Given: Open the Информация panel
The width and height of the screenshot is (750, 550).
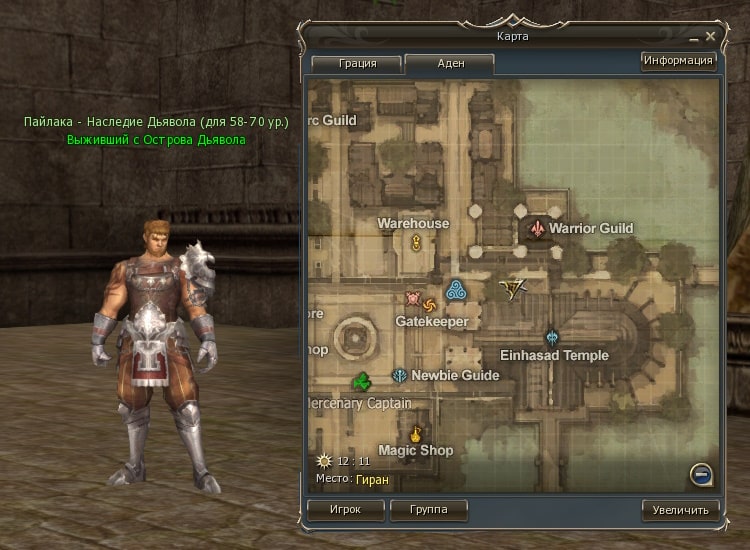Looking at the screenshot, I should pos(679,61).
